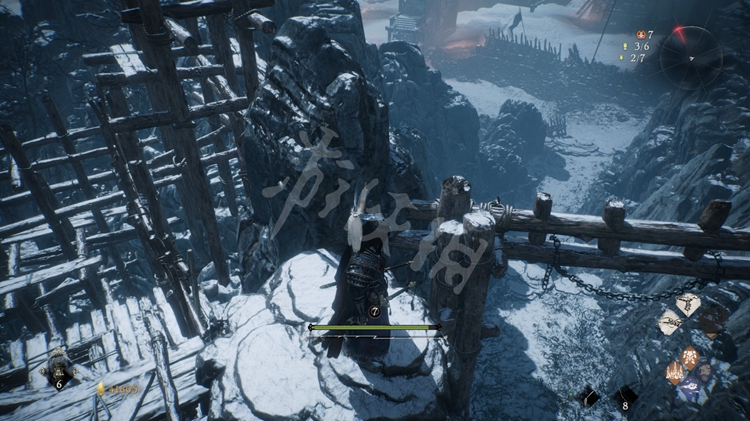This screenshot has width=750, height=421.
Task: Select the dark weapon slot with green dot
Action: tap(590, 397)
